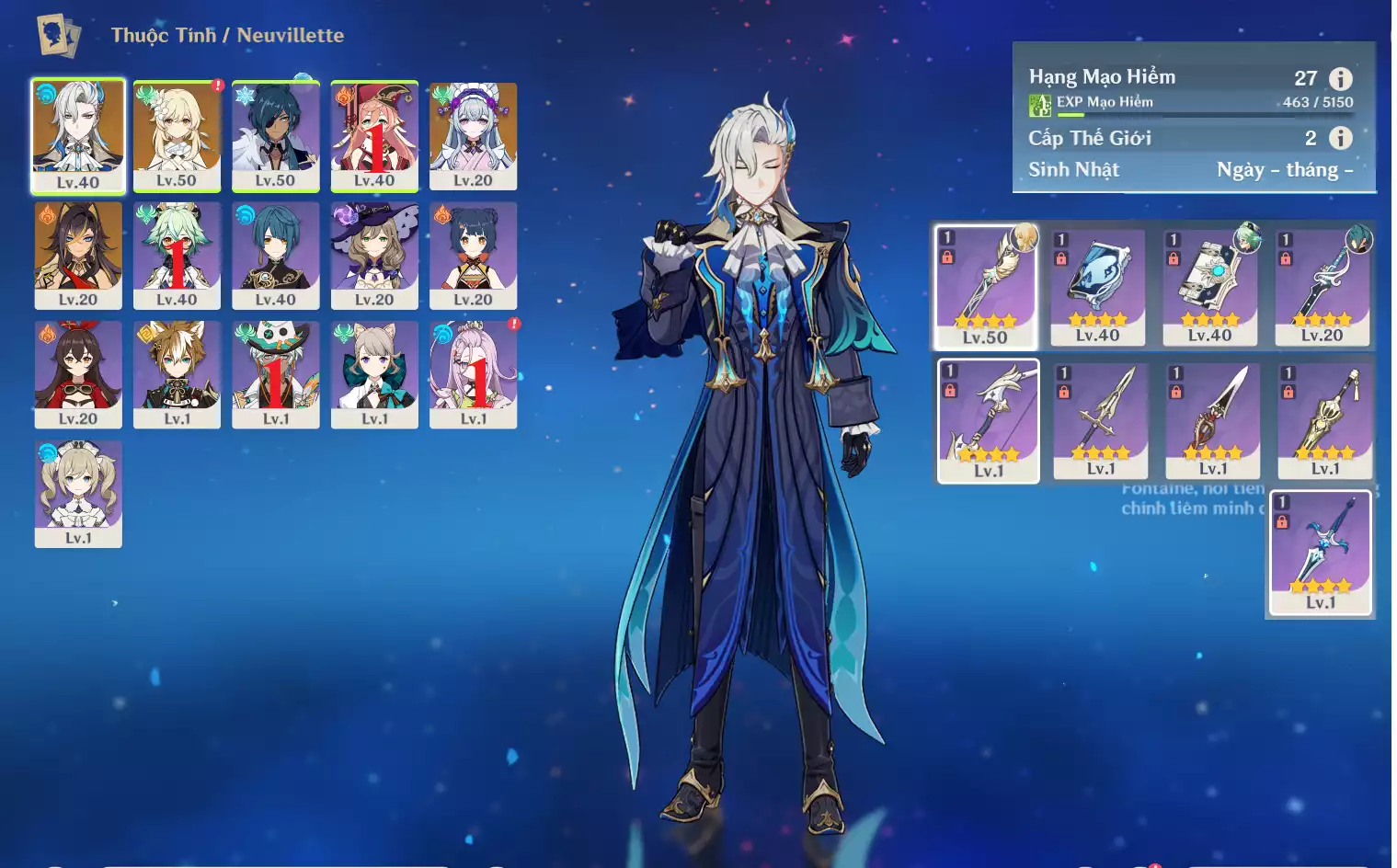This screenshot has width=1397, height=868.
Task: Select the Lv.1 bow weapon
Action: (x=989, y=420)
